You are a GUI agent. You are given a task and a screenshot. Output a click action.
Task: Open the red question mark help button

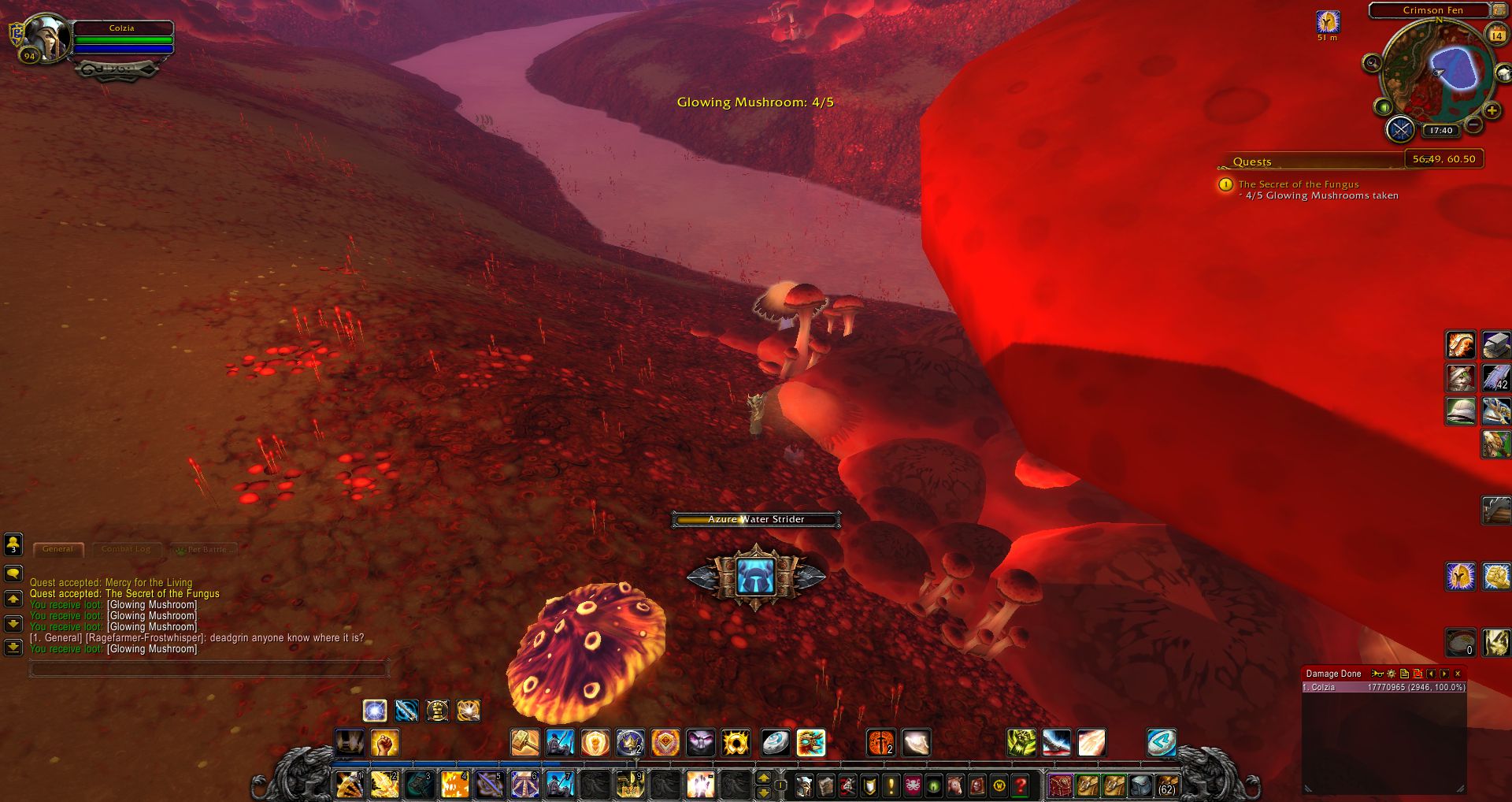pos(1021,785)
